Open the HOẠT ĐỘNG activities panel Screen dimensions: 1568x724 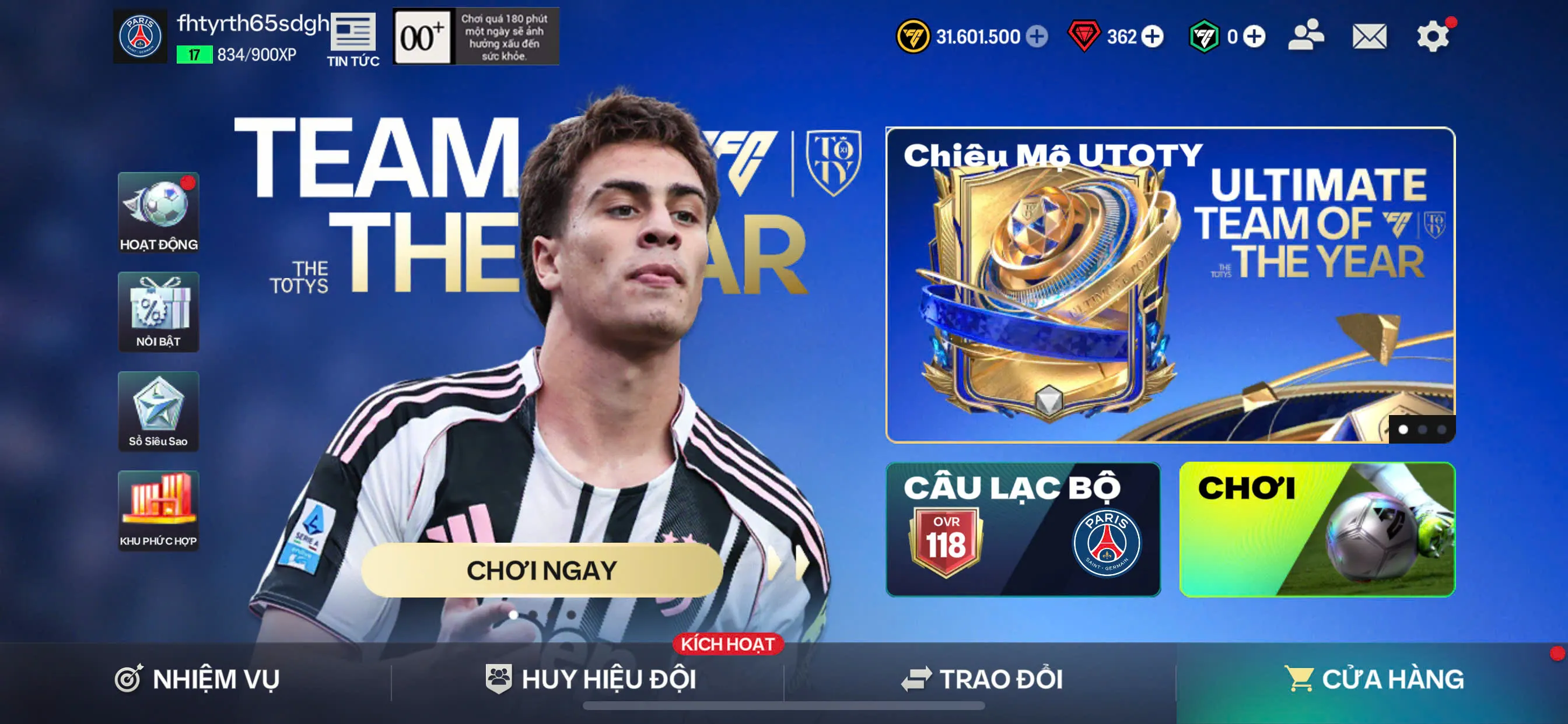coord(158,214)
